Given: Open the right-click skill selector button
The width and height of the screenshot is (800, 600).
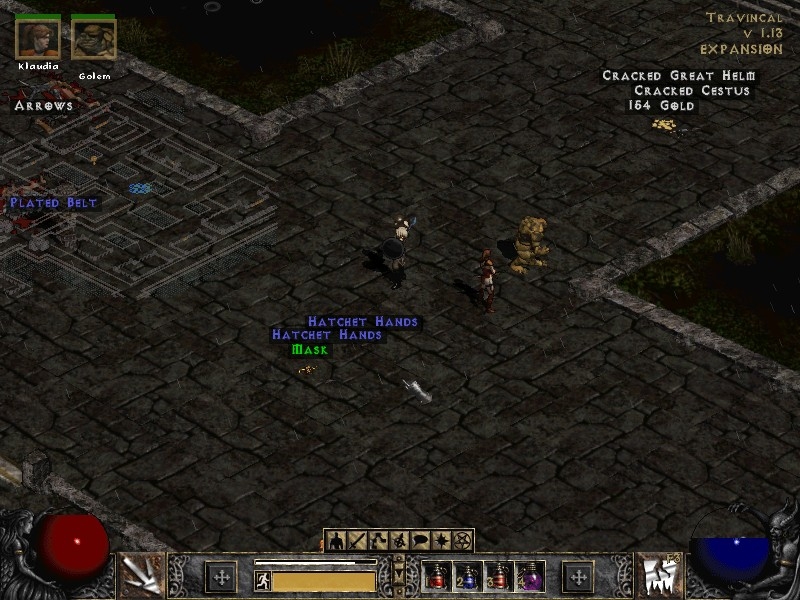Looking at the screenshot, I should (659, 576).
